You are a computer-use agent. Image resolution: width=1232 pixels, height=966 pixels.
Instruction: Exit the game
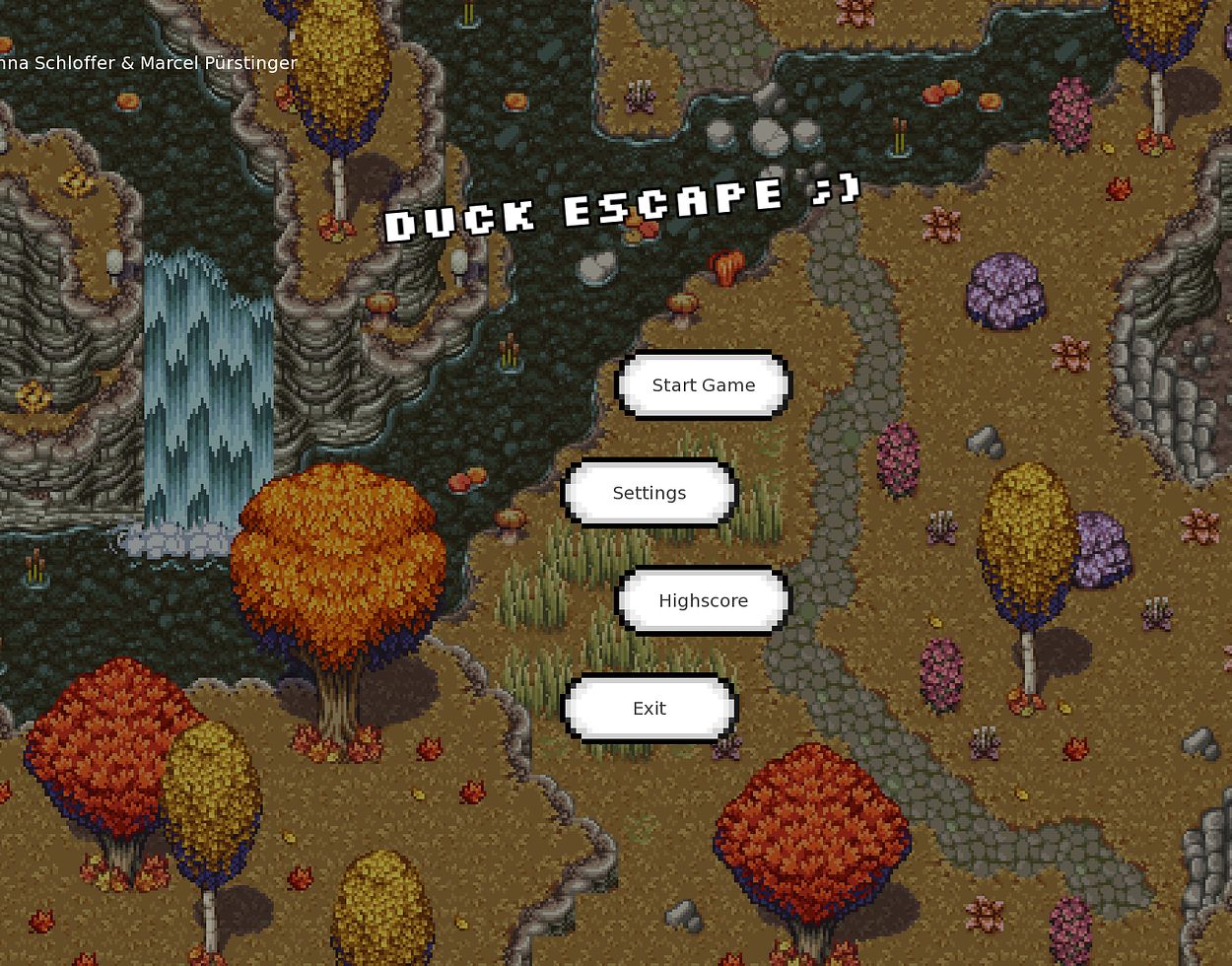click(x=649, y=708)
